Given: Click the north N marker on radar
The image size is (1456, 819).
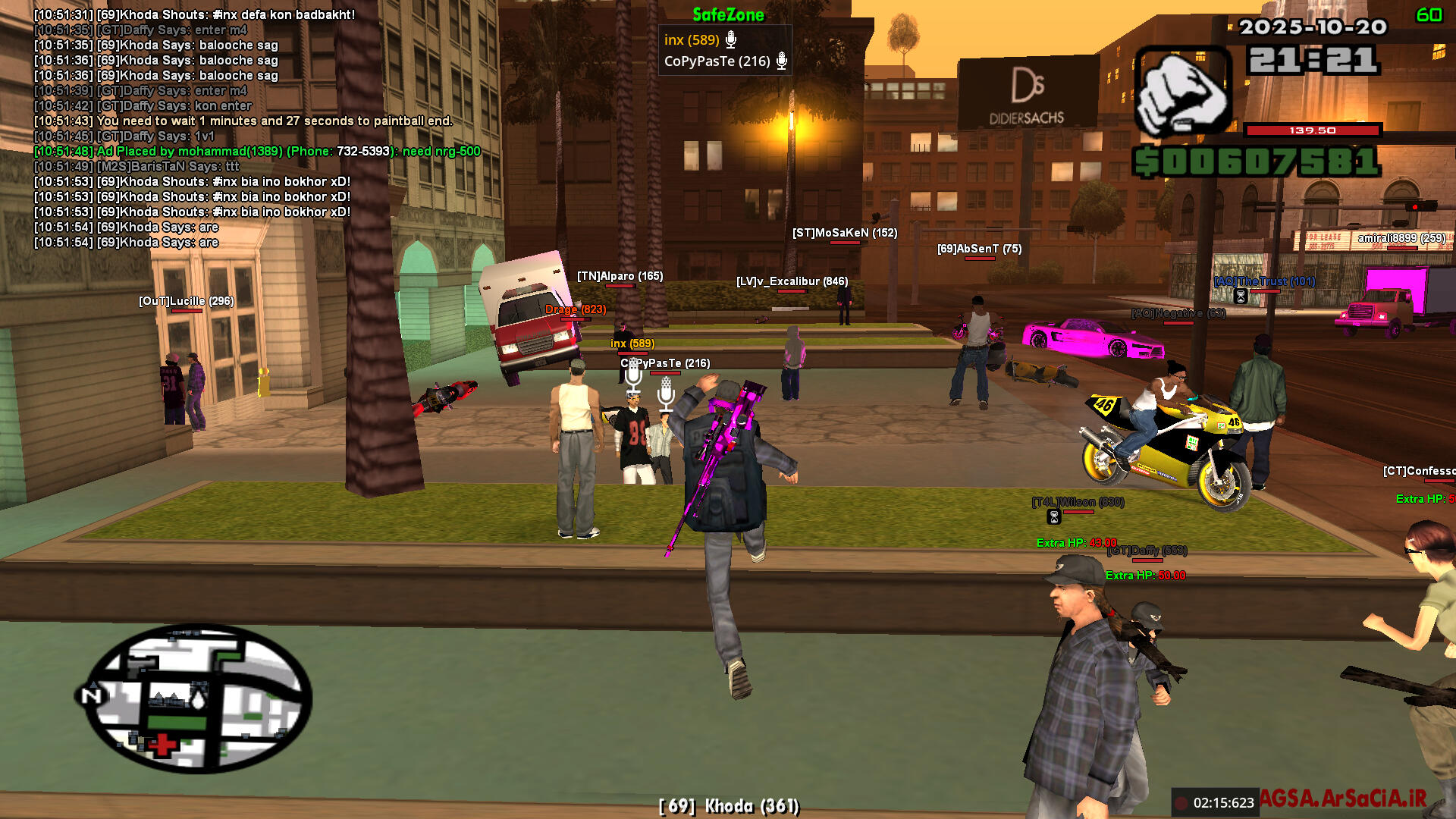Looking at the screenshot, I should 91,695.
